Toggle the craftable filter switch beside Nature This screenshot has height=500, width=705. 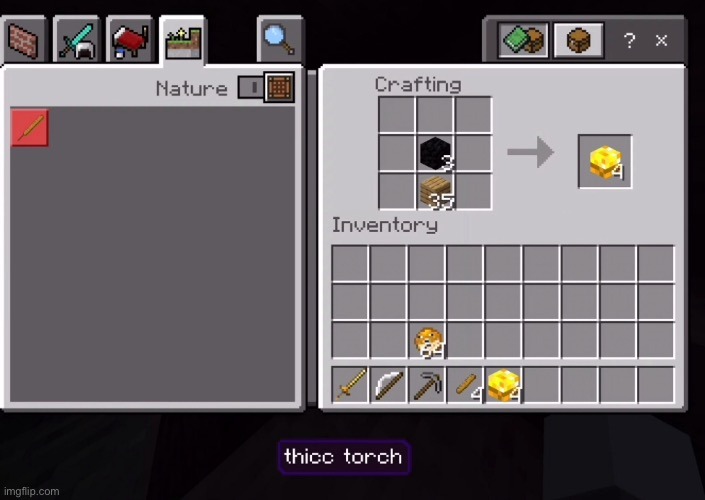pyautogui.click(x=264, y=88)
